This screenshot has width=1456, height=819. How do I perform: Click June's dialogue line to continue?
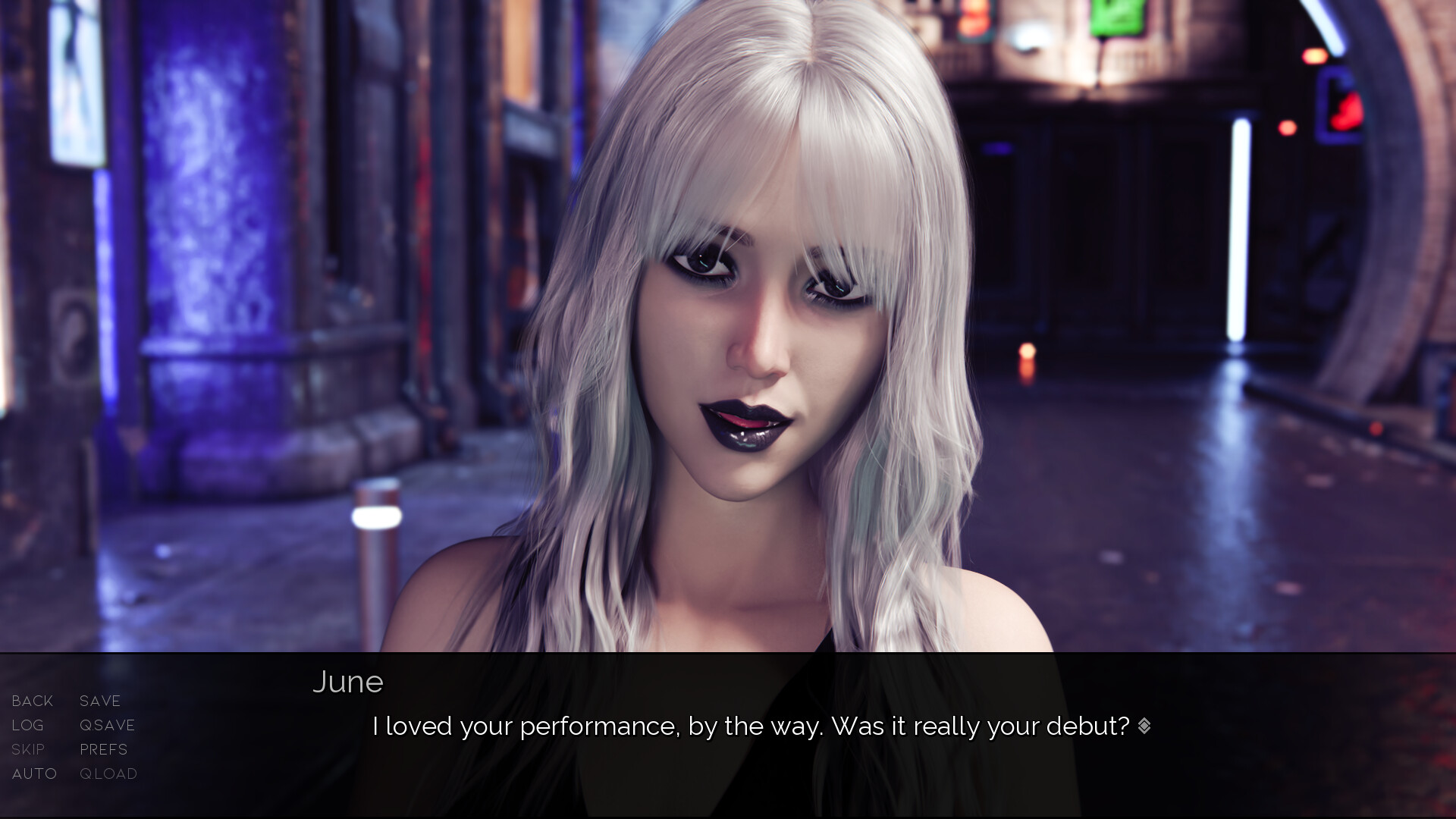[x=751, y=726]
